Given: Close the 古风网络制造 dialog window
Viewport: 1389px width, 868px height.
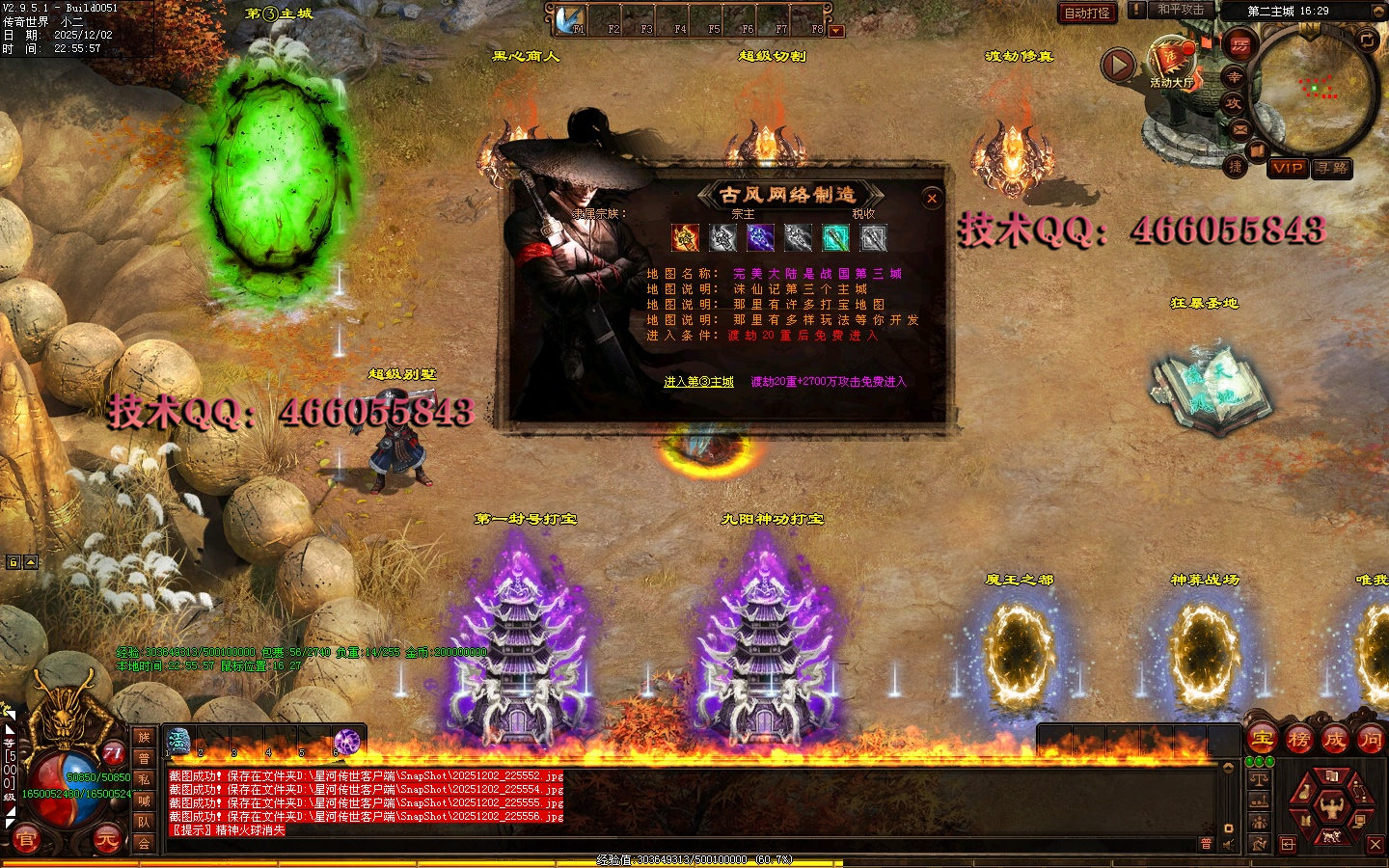Looking at the screenshot, I should (x=932, y=199).
